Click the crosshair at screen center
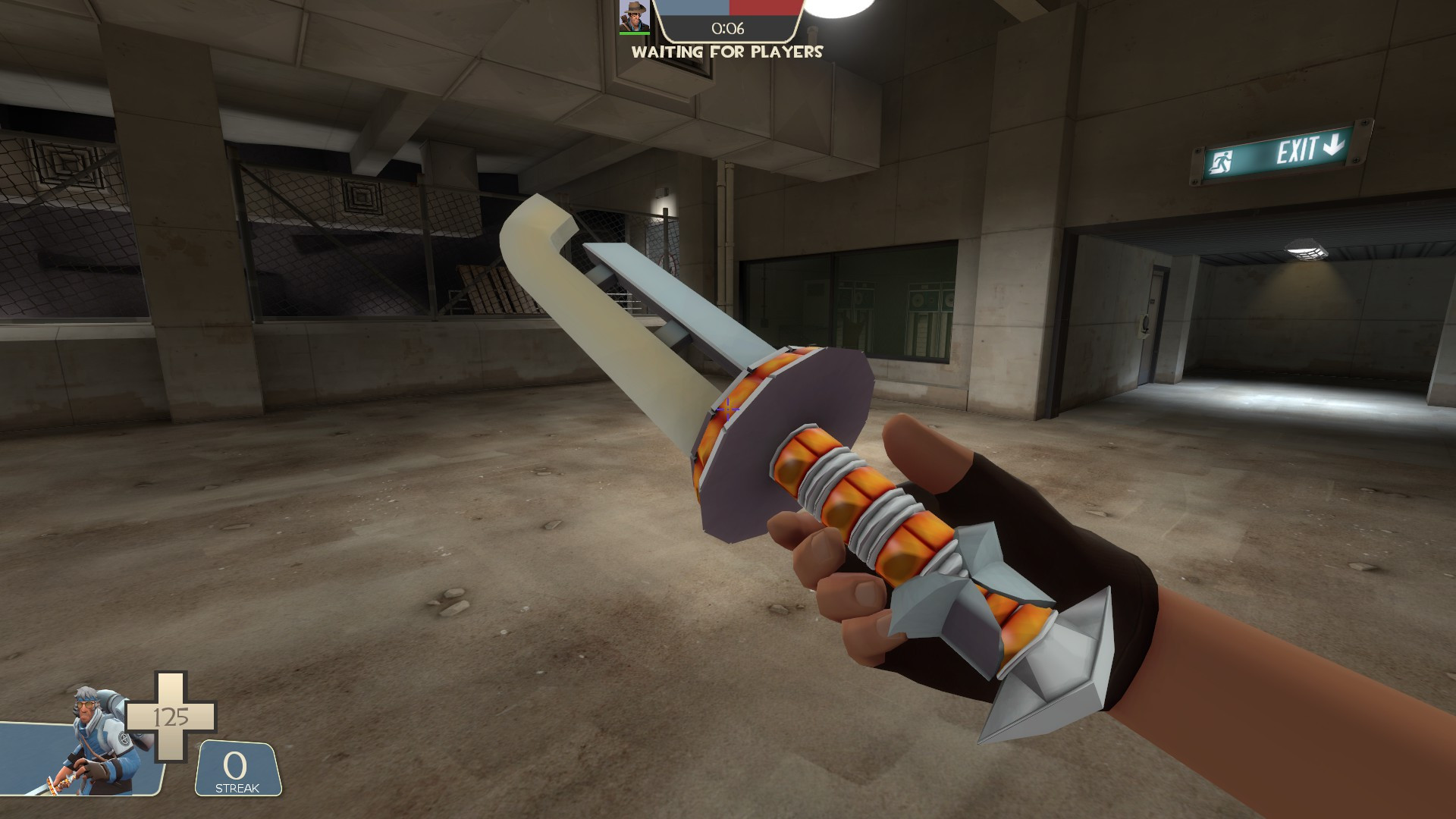 (728, 409)
